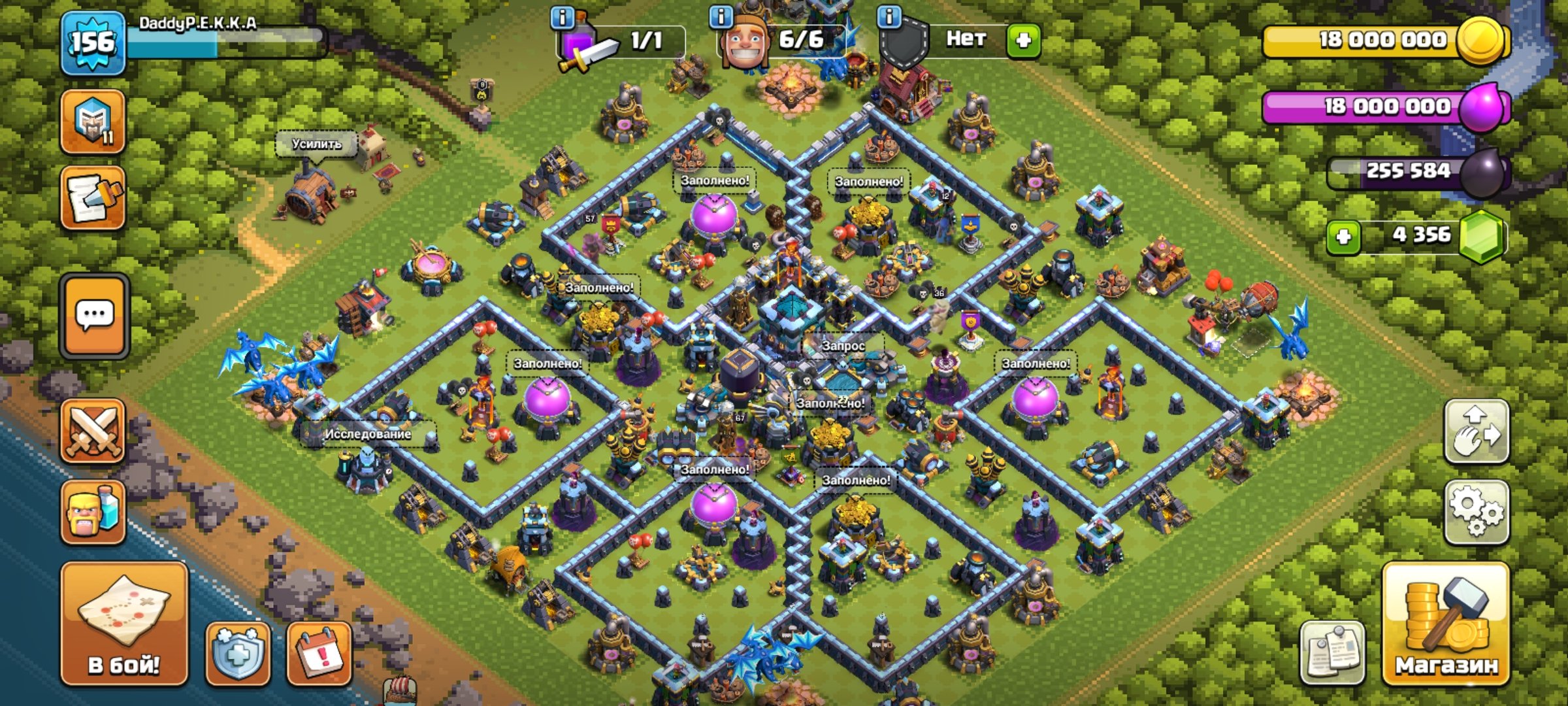Tap the Исследование laboratory bubble
The height and width of the screenshot is (706, 1568).
[x=369, y=433]
